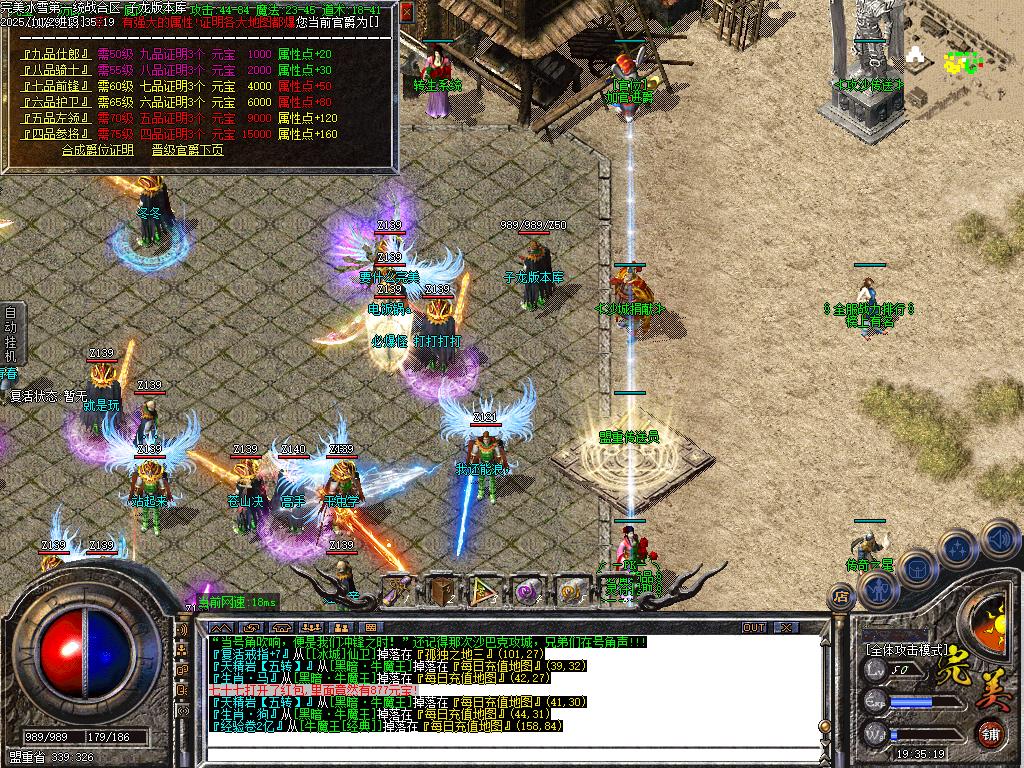This screenshot has height=768, width=1024.
Task: Use the wooden chest hotbar item
Action: pyautogui.click(x=441, y=590)
